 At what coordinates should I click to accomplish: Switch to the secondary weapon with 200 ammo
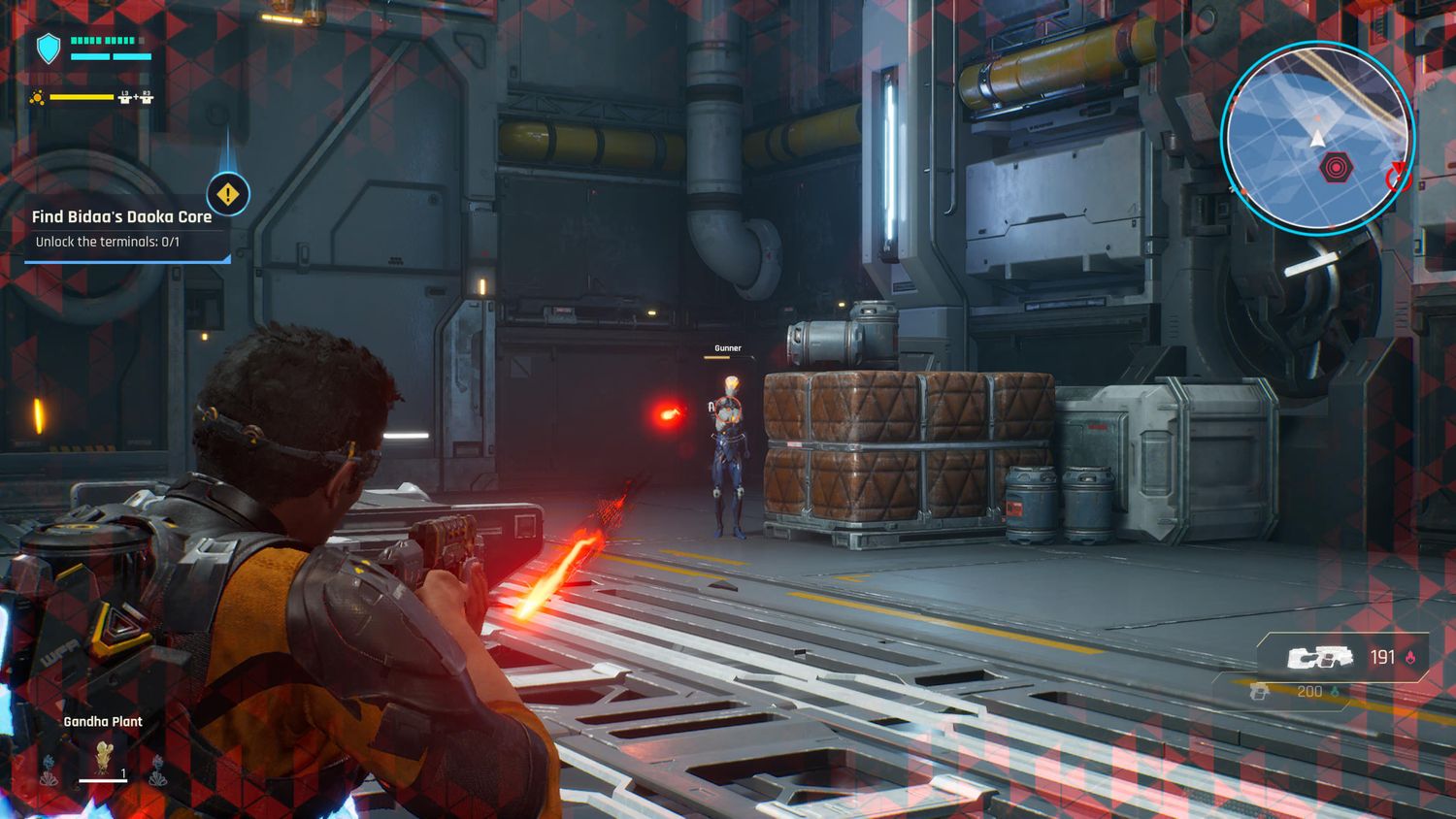1260,691
